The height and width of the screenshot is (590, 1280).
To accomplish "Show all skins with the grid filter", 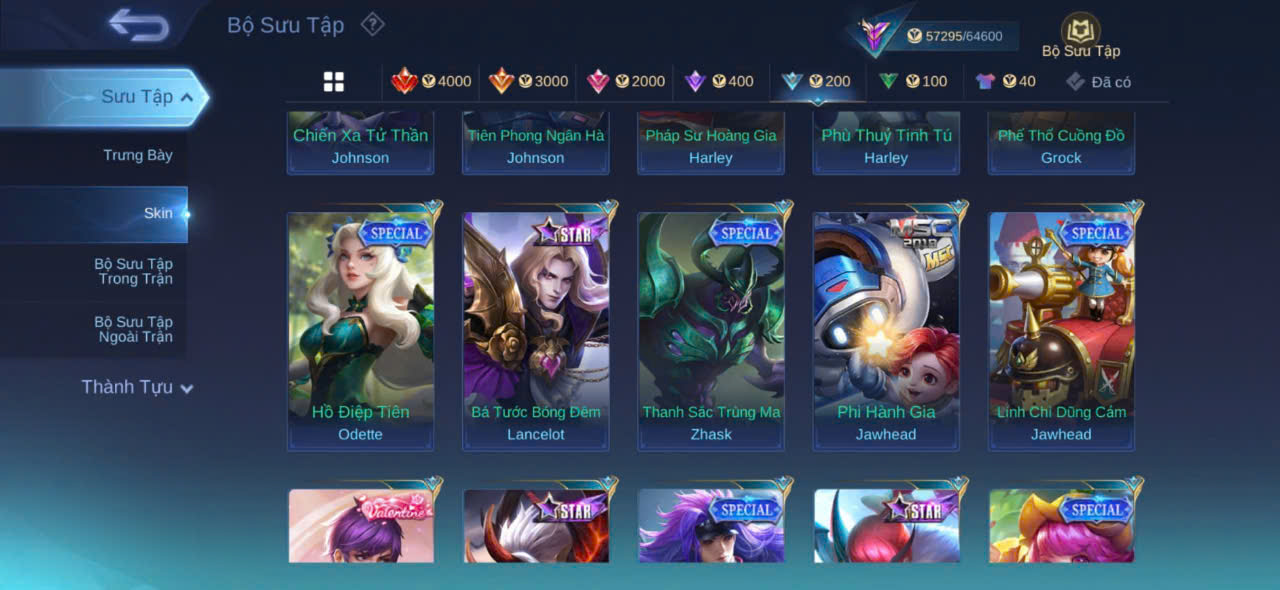I will [x=334, y=82].
